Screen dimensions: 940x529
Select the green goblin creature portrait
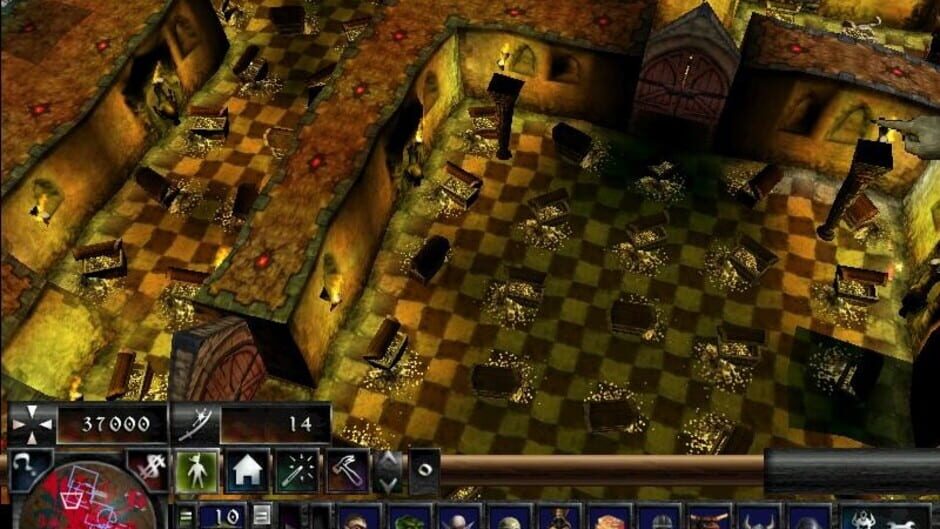409,520
